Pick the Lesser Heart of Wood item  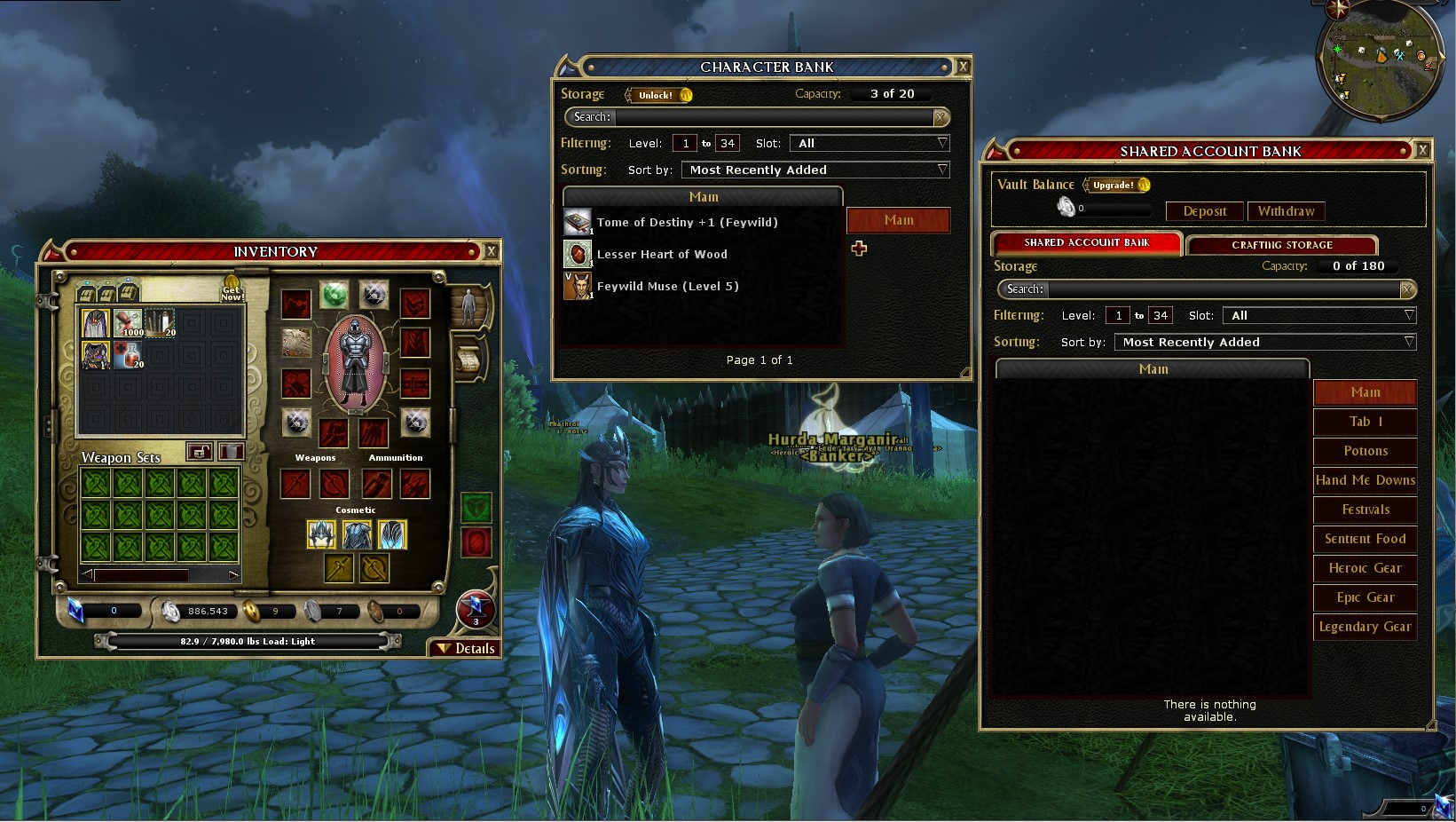(662, 254)
